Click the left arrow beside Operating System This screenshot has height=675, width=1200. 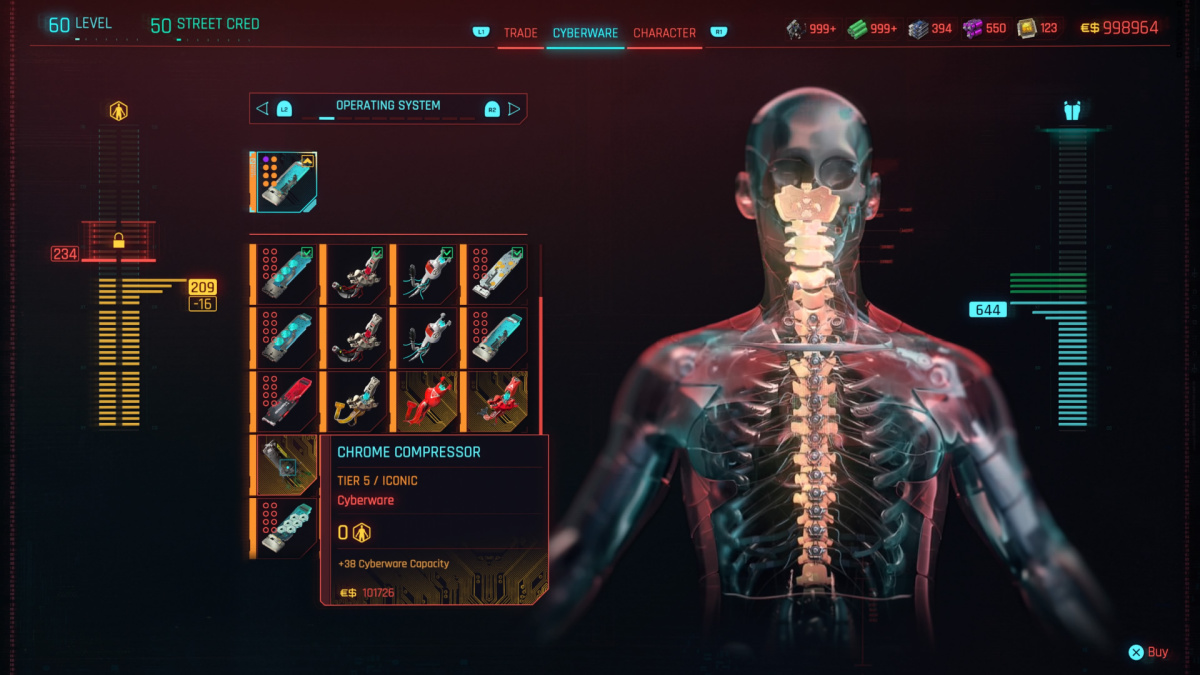263,108
